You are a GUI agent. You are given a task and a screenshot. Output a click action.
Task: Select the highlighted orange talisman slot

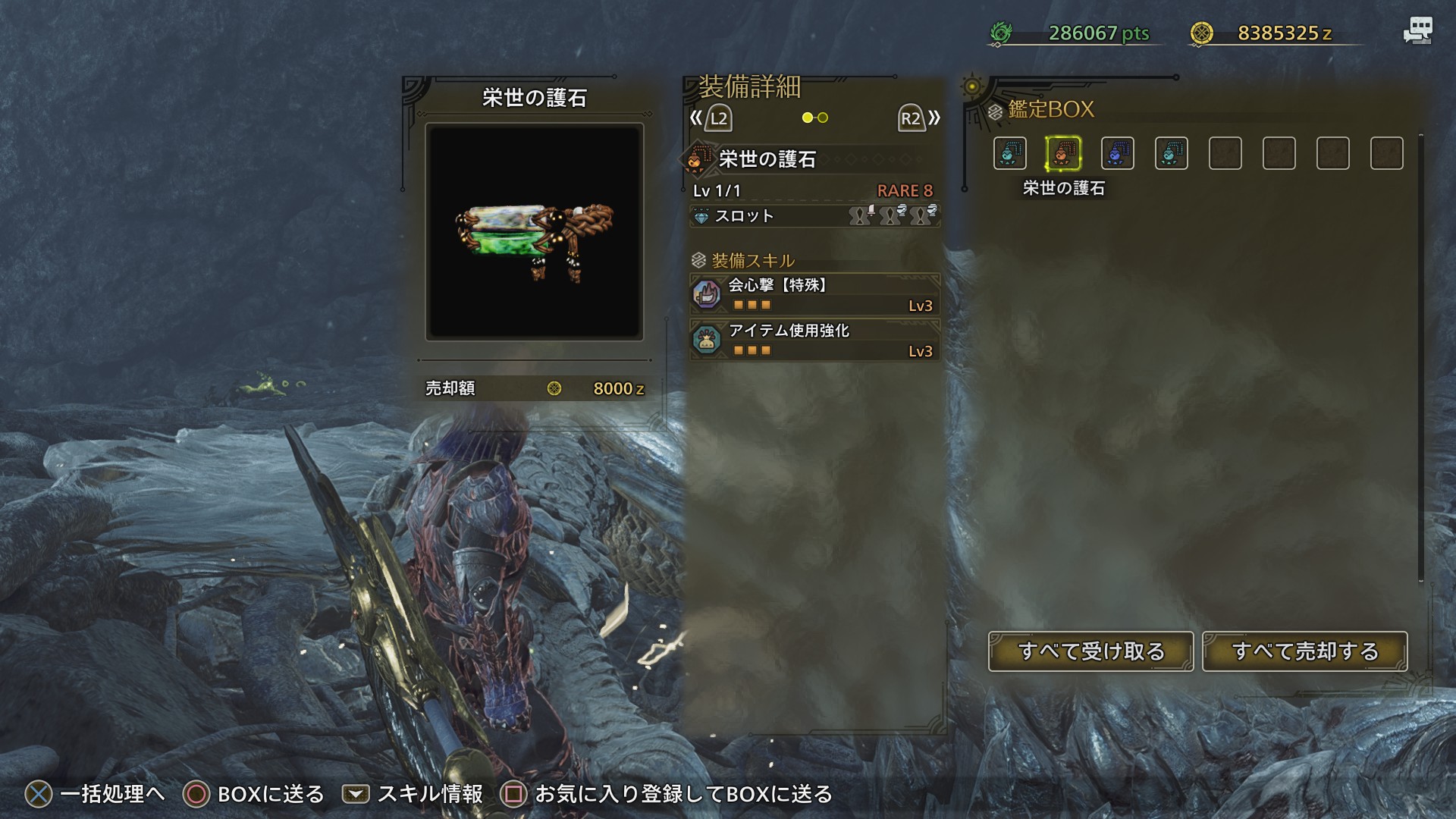click(1062, 154)
